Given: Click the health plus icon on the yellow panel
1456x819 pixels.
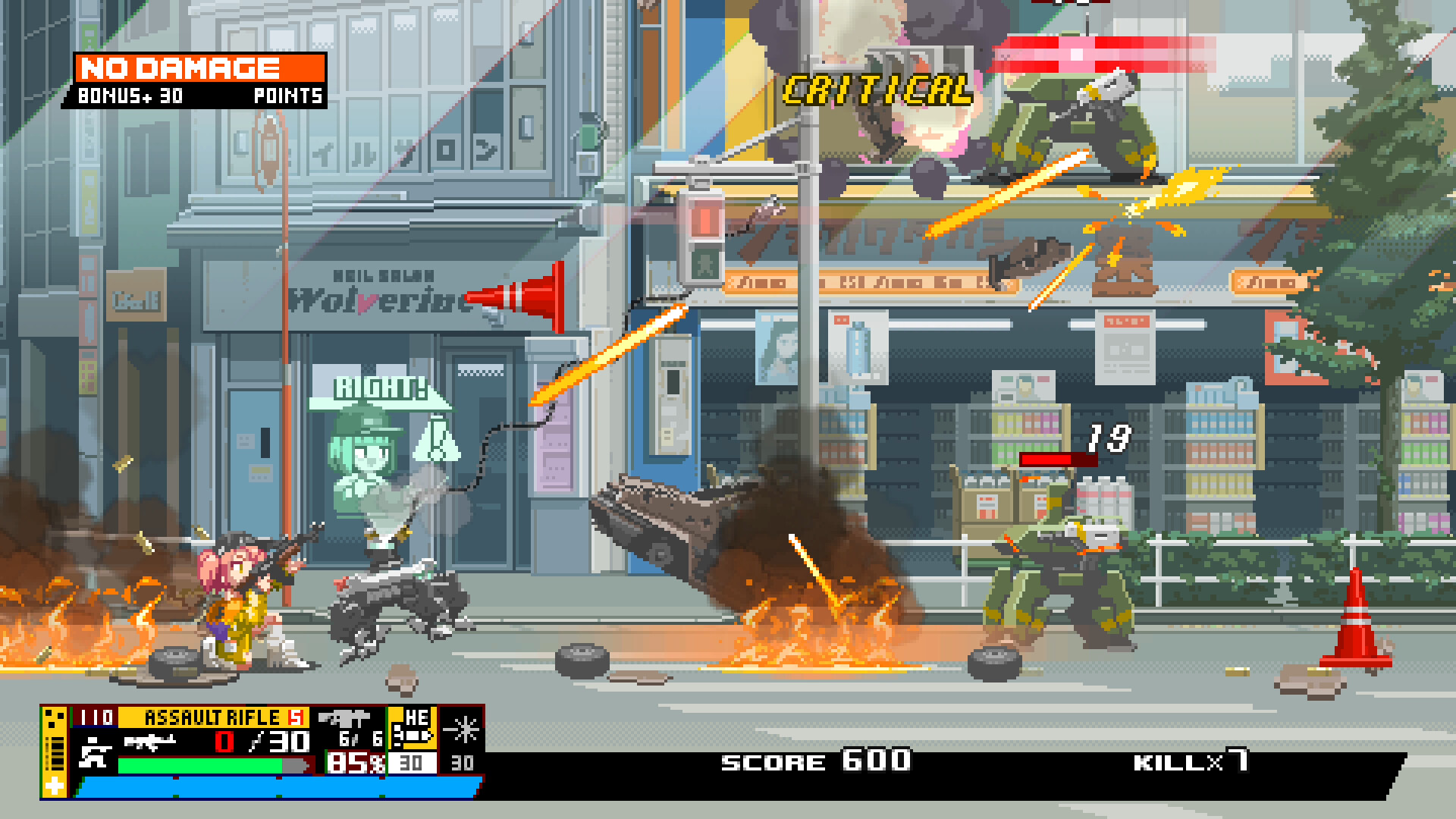Looking at the screenshot, I should tap(54, 785).
